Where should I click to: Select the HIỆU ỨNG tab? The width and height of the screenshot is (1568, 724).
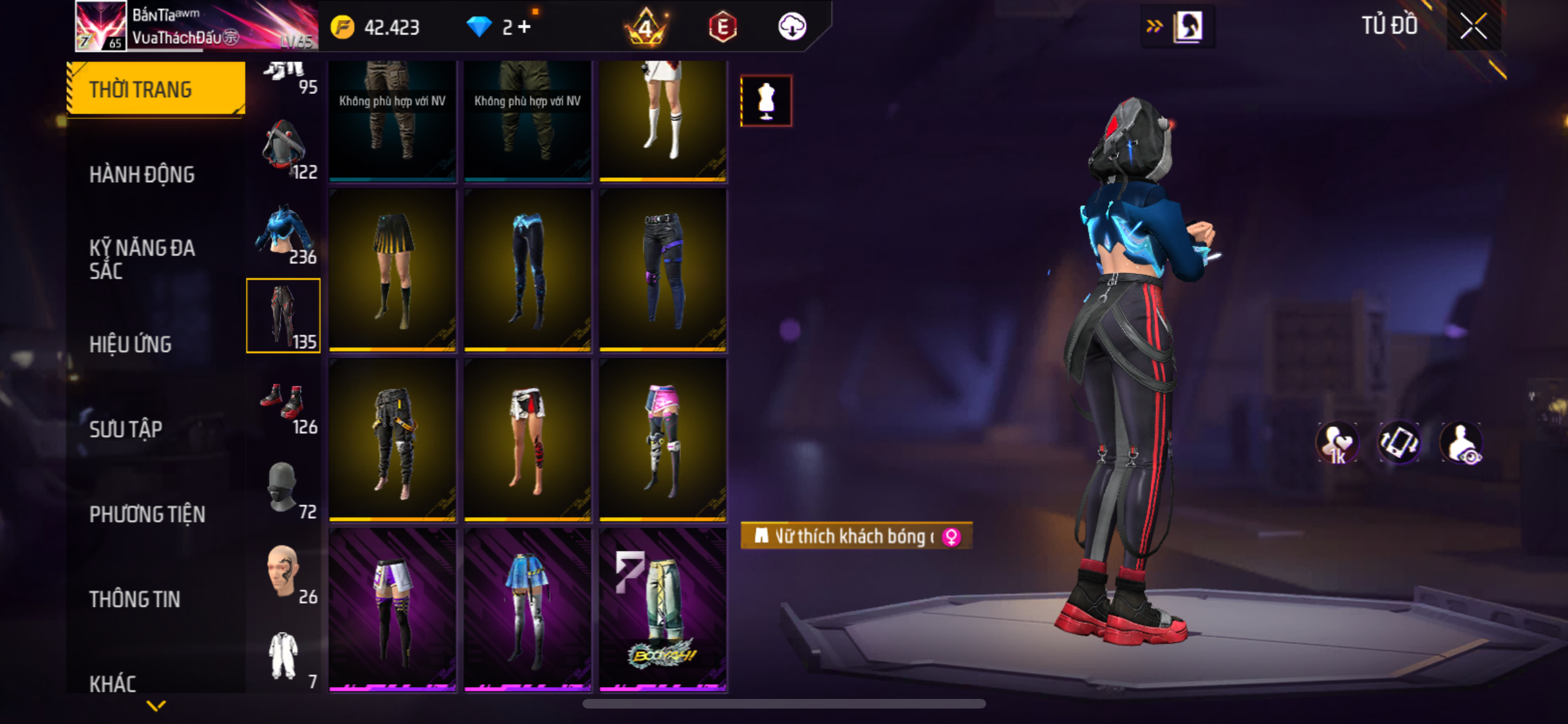131,344
